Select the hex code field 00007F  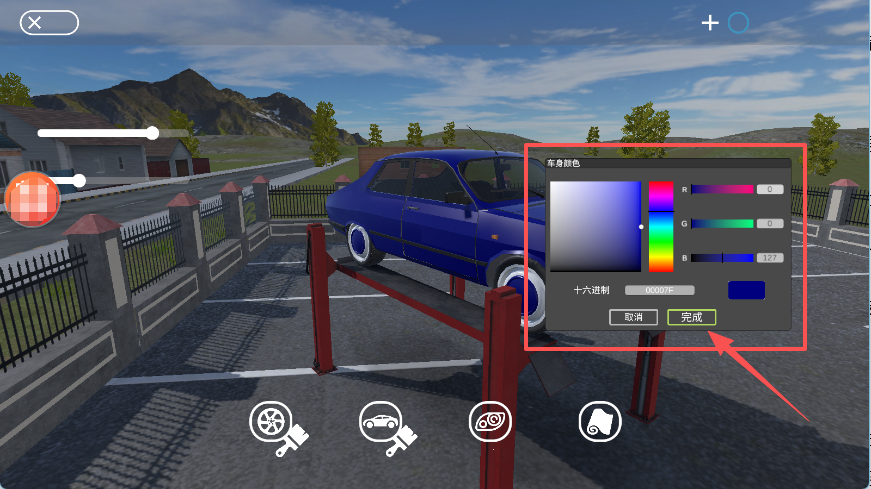tap(659, 290)
